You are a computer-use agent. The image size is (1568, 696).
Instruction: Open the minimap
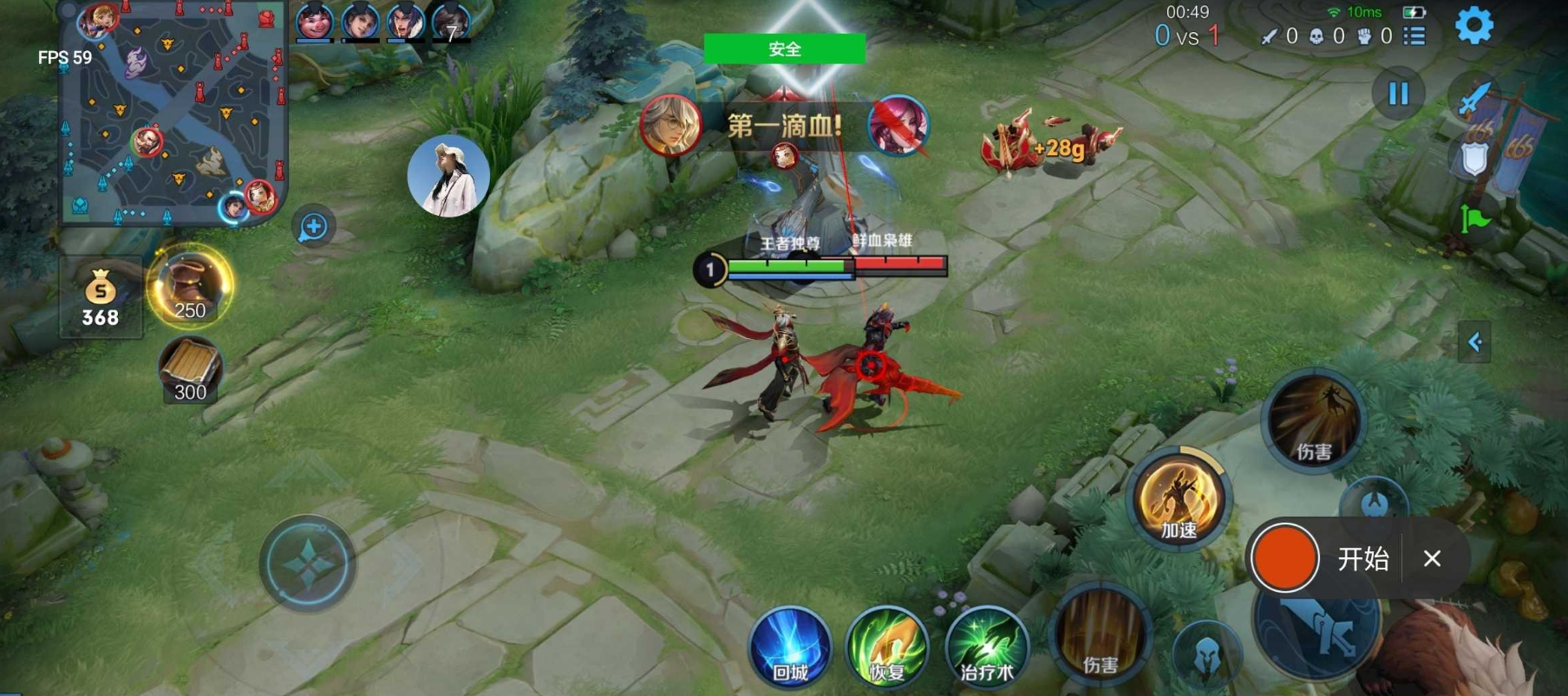pyautogui.click(x=173, y=113)
